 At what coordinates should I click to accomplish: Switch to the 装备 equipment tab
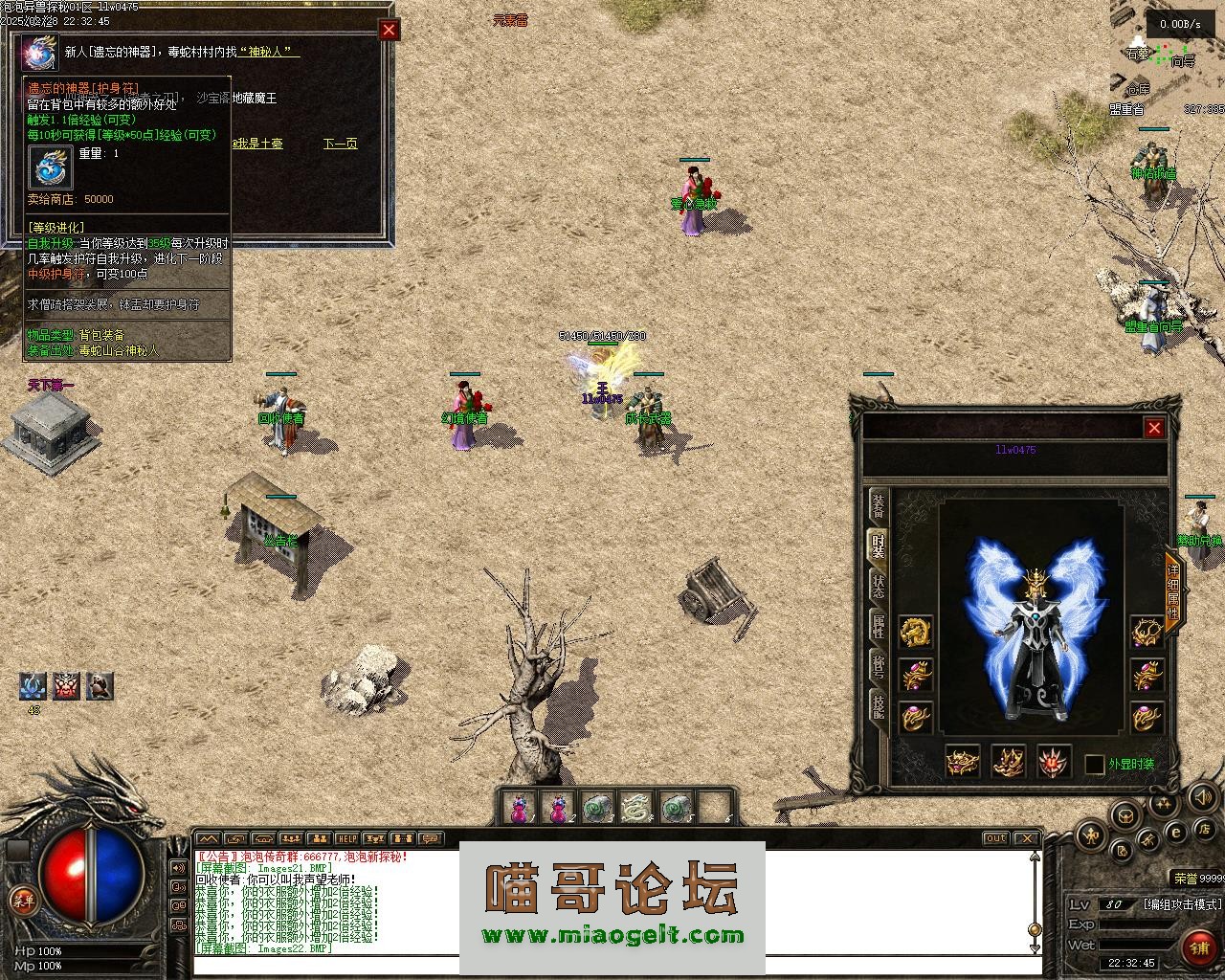(879, 506)
